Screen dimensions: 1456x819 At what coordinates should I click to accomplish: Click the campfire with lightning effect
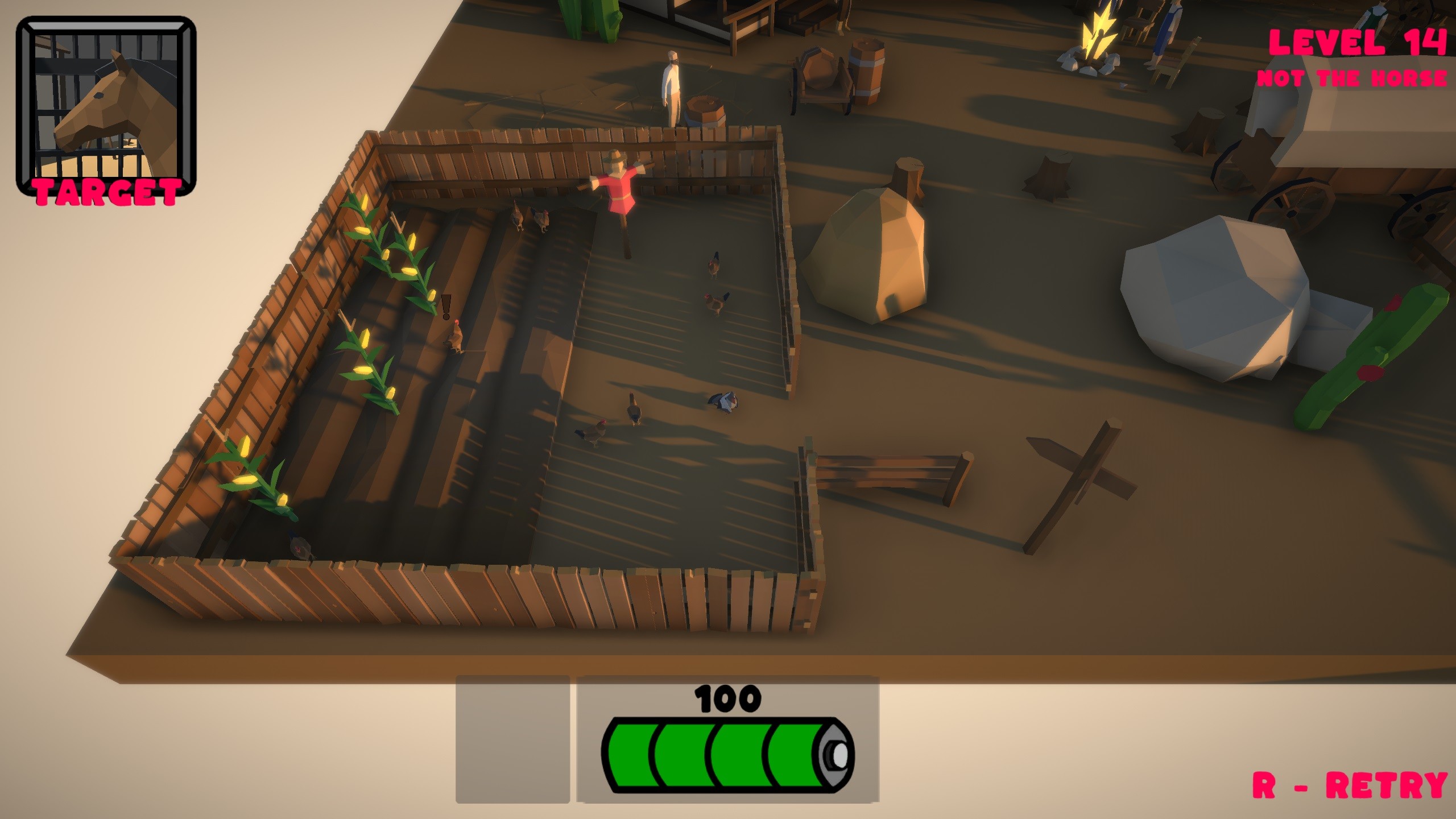pyautogui.click(x=1098, y=34)
